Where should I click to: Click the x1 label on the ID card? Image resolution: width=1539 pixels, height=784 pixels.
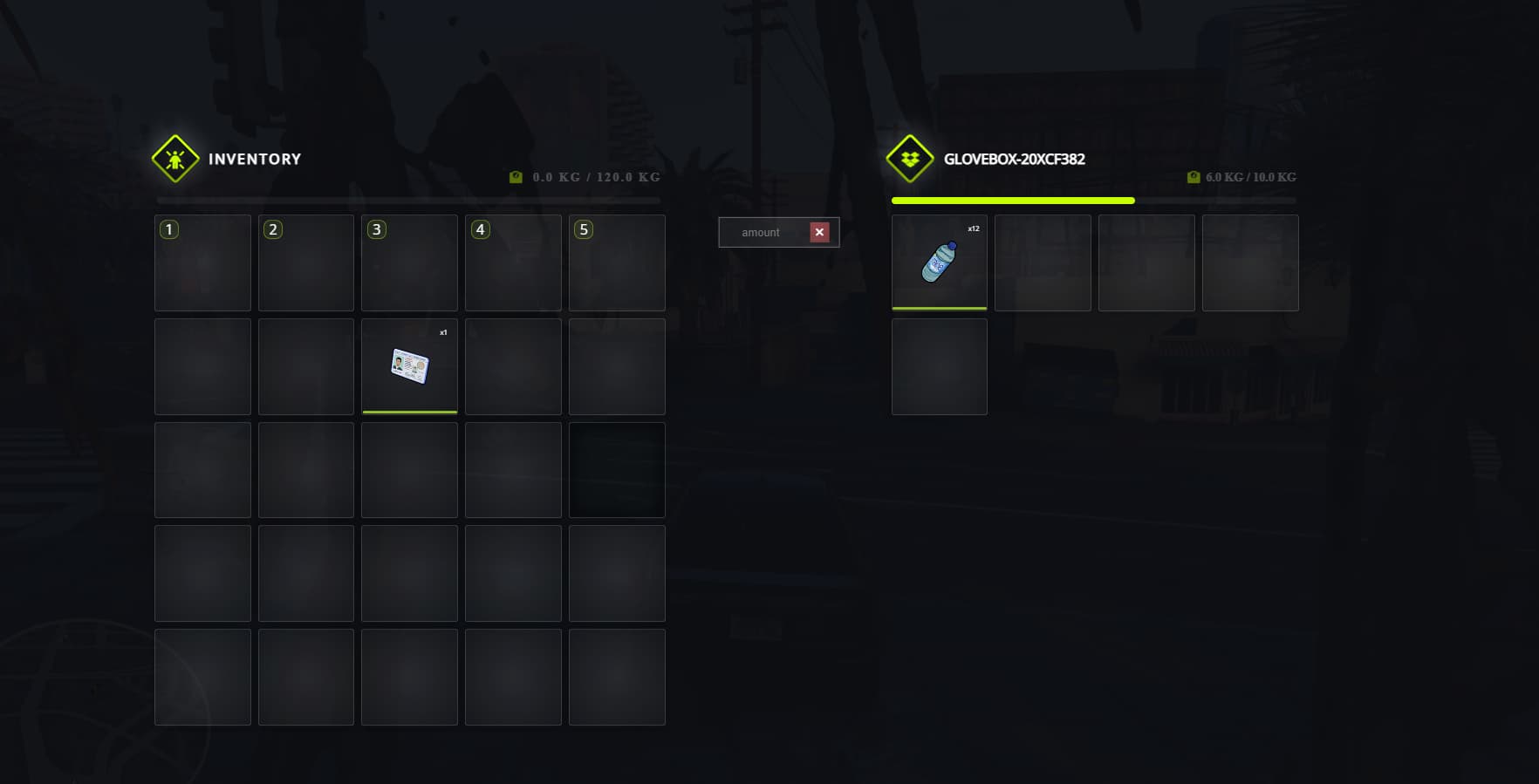tap(443, 331)
